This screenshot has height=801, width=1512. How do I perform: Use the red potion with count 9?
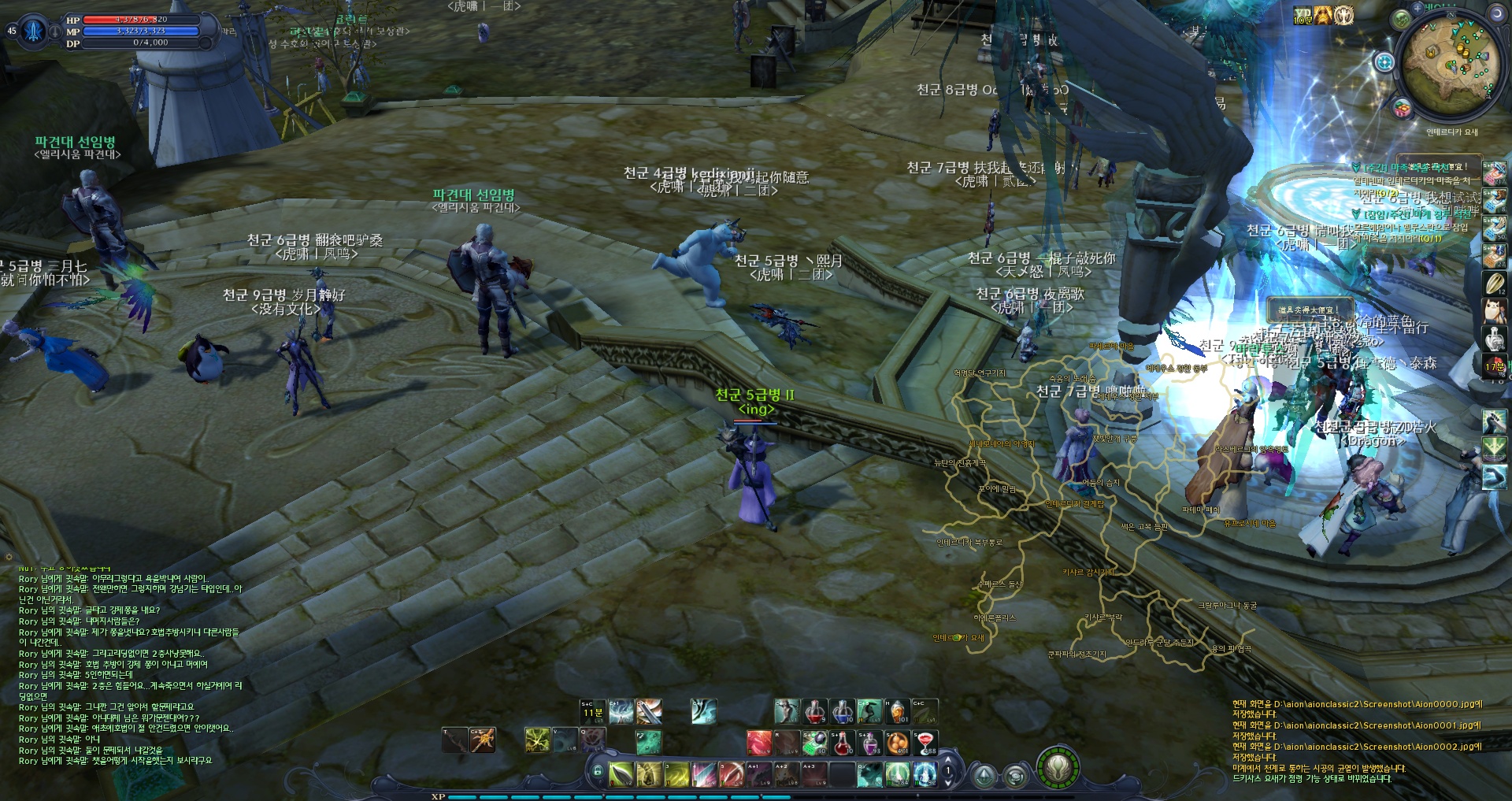pos(814,711)
